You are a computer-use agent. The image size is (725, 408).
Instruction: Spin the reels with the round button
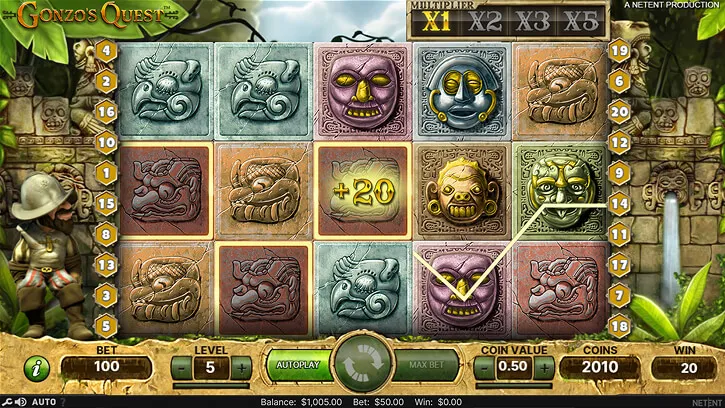tap(362, 365)
